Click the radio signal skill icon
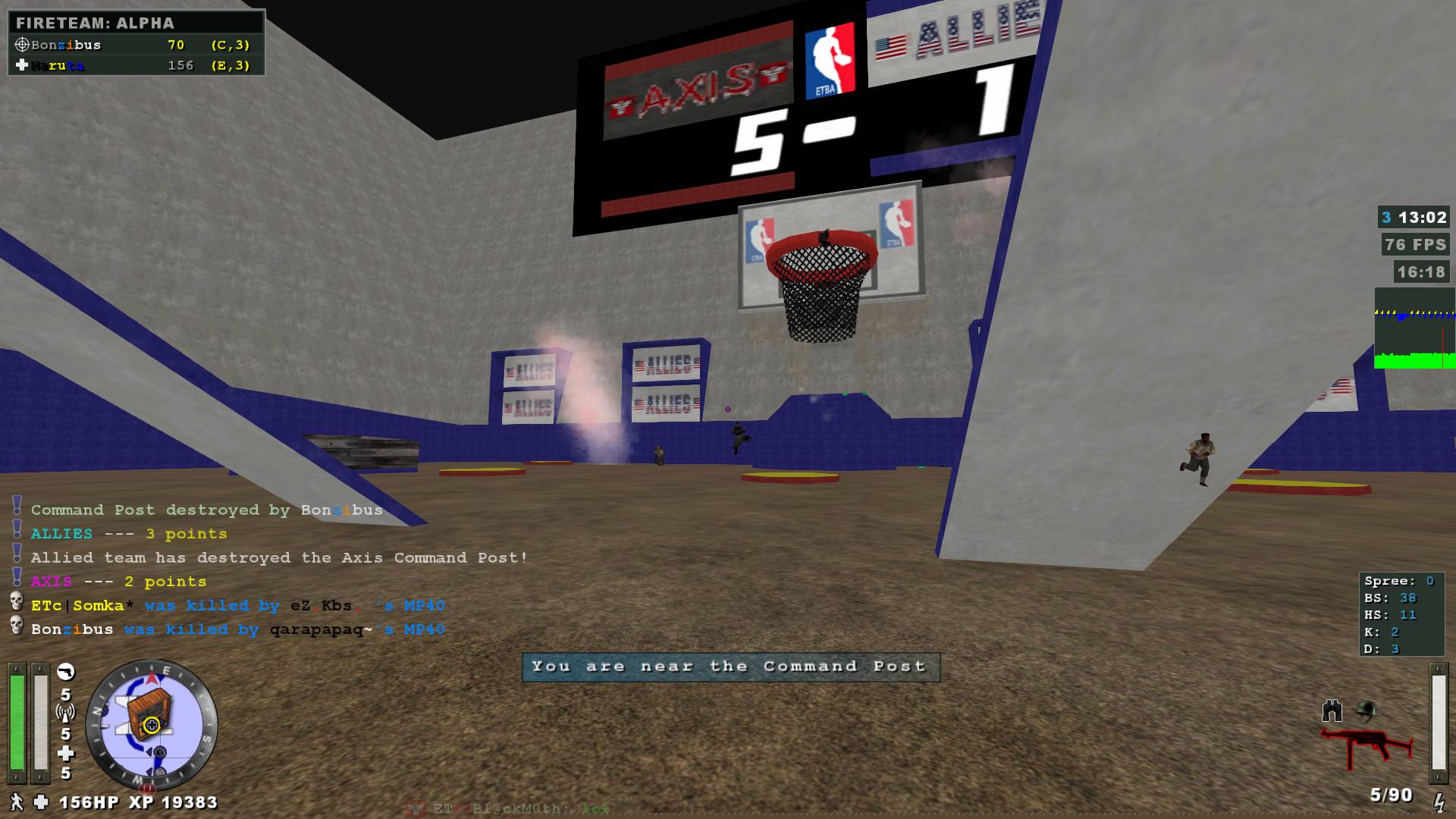This screenshot has width=1456, height=819. pos(66,713)
